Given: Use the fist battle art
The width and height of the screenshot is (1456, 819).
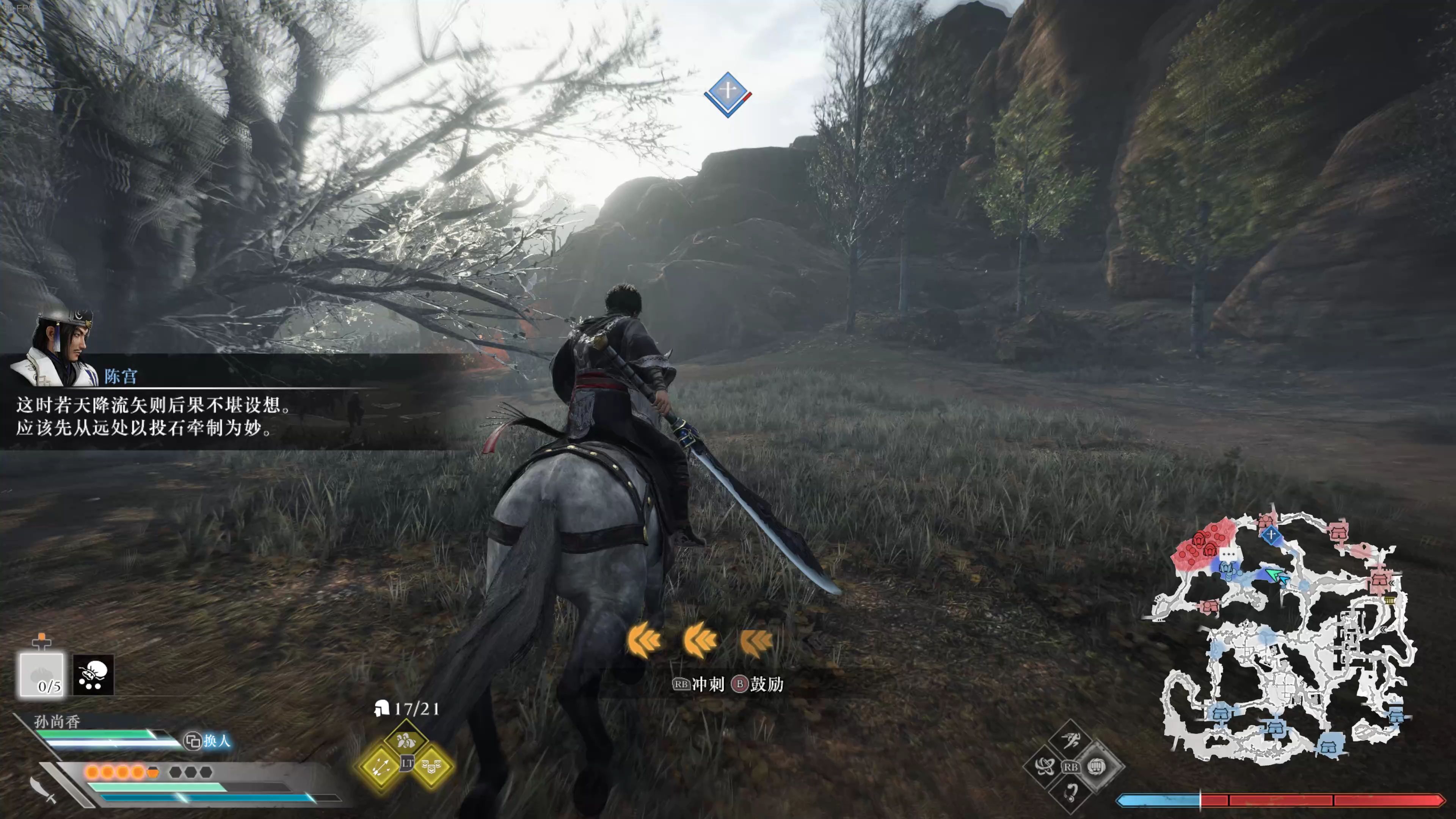Looking at the screenshot, I should (x=1097, y=767).
